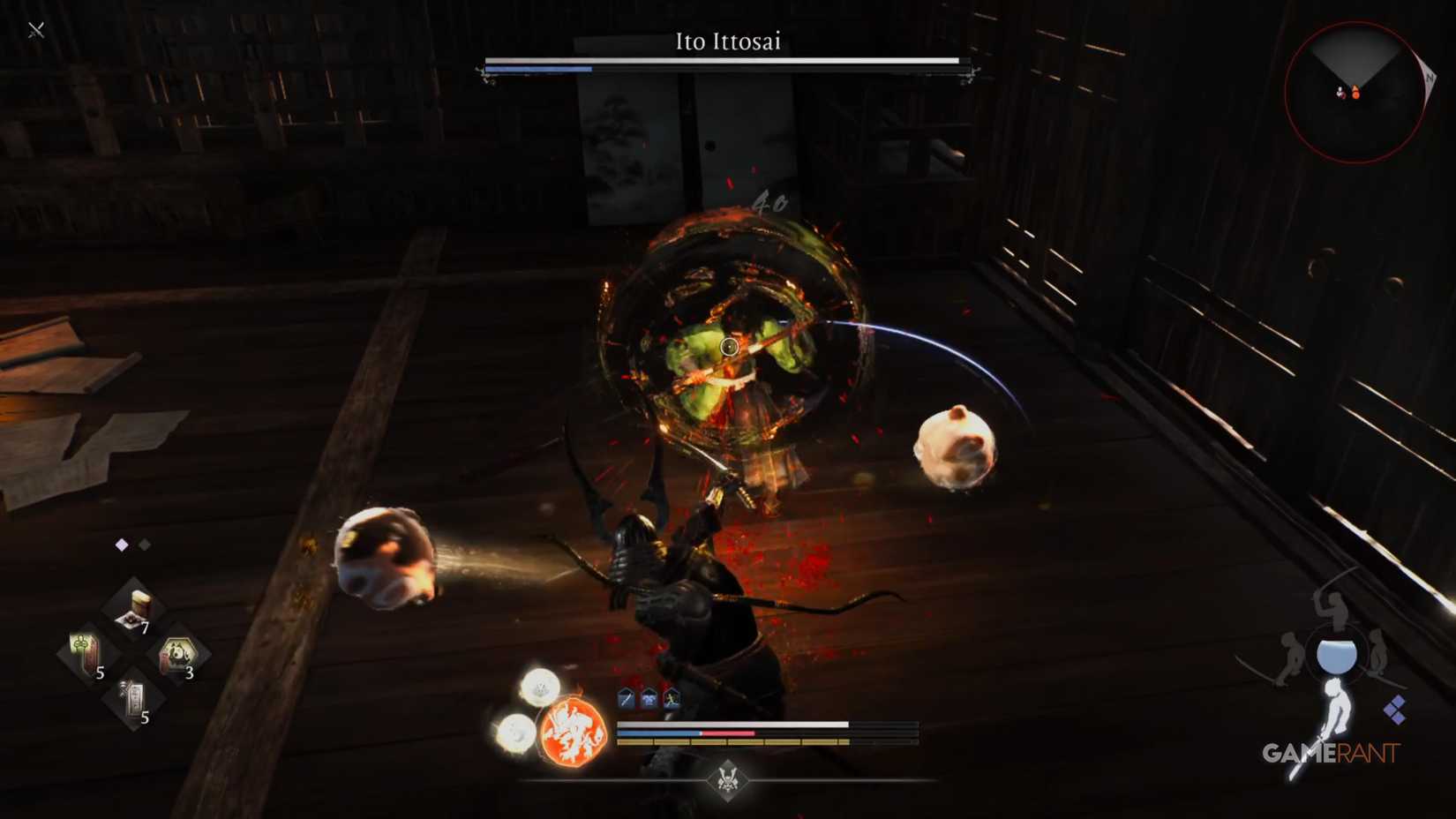1456x819 pixels.
Task: Toggle the dimmed gray diamond indicator
Action: pos(144,544)
